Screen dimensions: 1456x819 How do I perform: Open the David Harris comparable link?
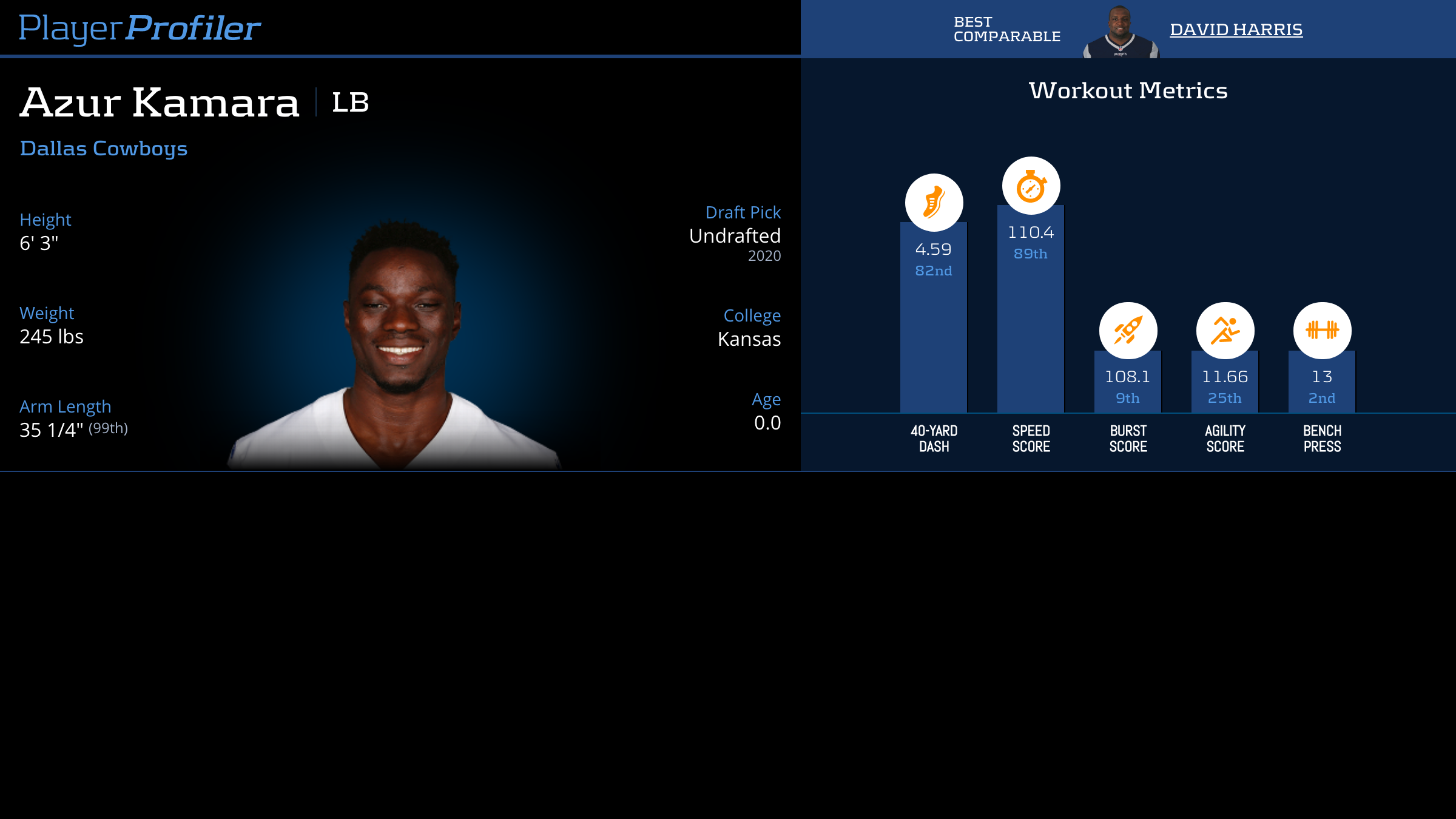1236,29
